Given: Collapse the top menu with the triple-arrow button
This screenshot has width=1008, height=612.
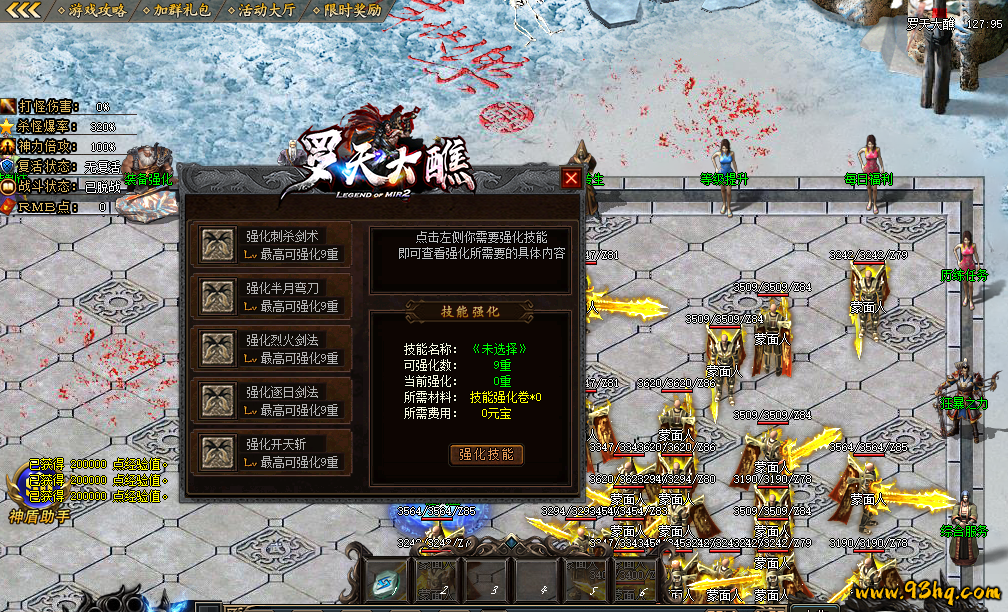Looking at the screenshot, I should (x=23, y=10).
